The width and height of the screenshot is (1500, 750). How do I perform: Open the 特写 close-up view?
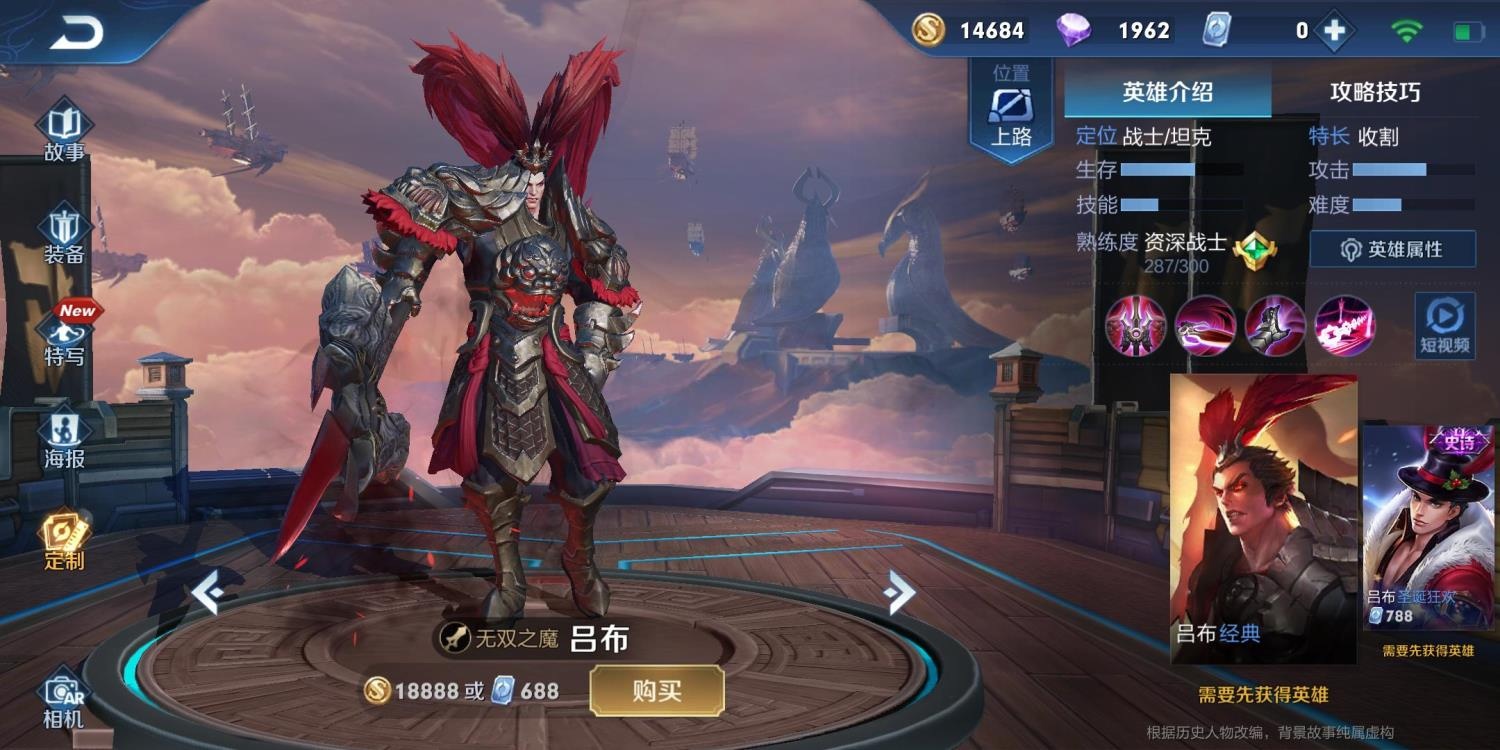click(x=64, y=338)
